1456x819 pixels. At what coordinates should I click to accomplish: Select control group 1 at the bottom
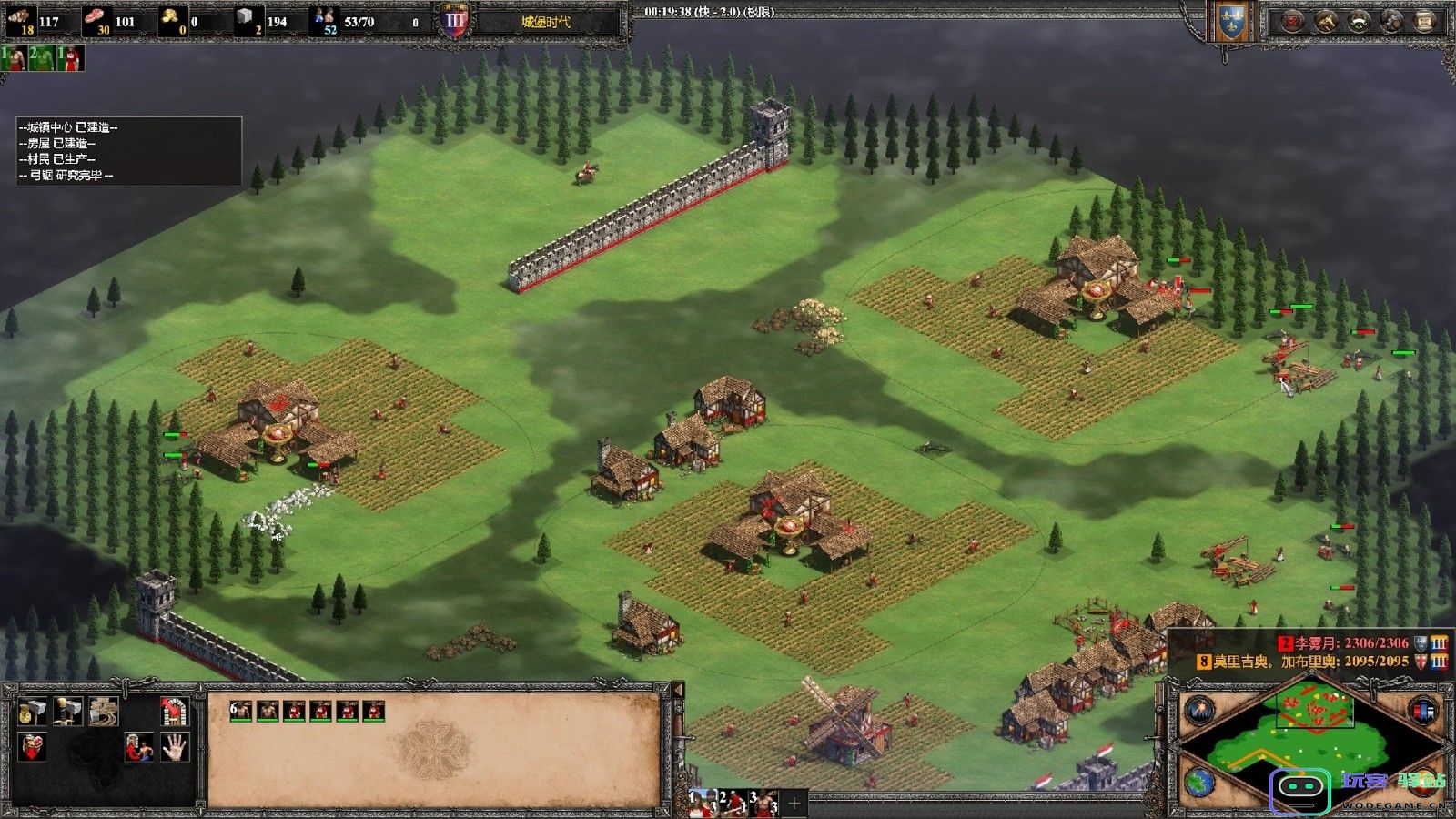[x=701, y=804]
